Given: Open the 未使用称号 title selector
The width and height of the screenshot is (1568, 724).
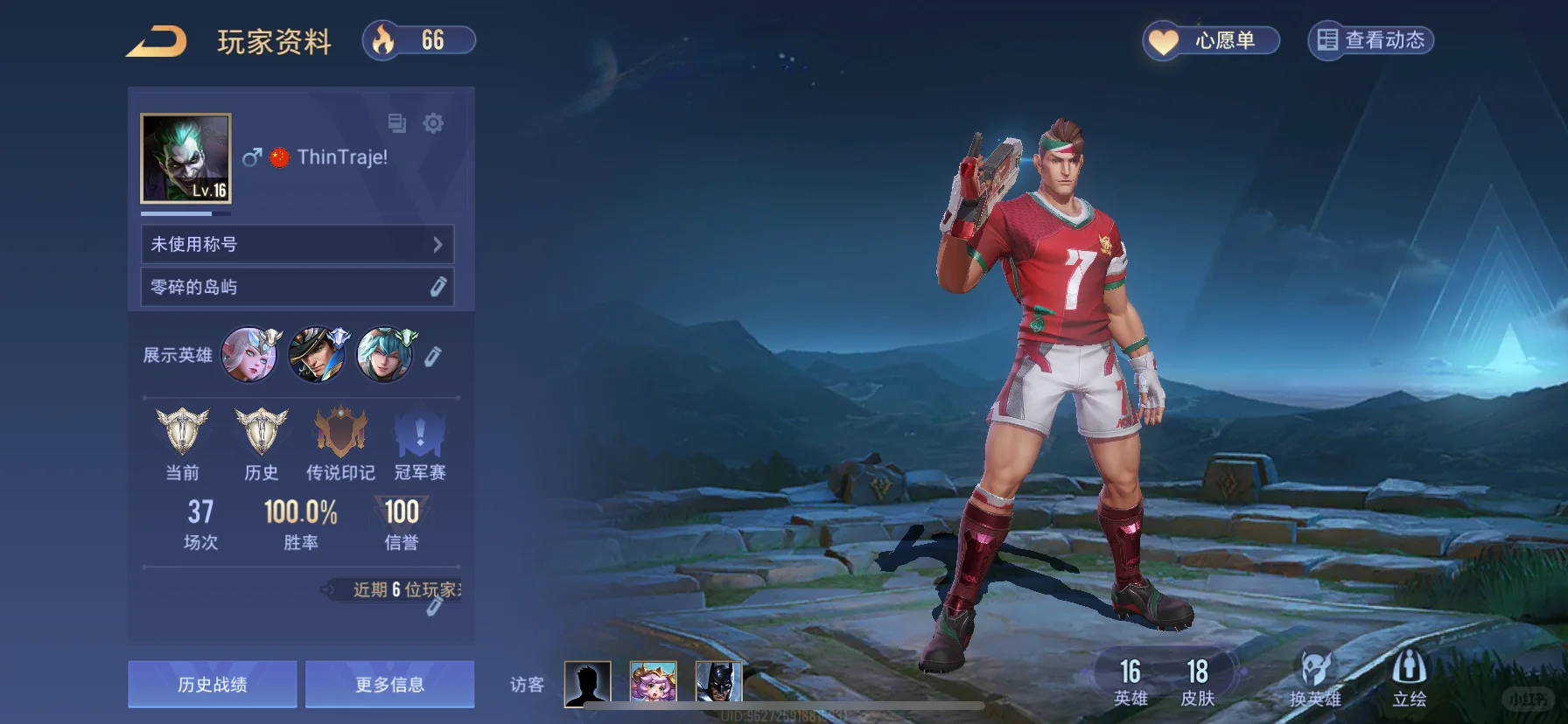Looking at the screenshot, I should (297, 244).
